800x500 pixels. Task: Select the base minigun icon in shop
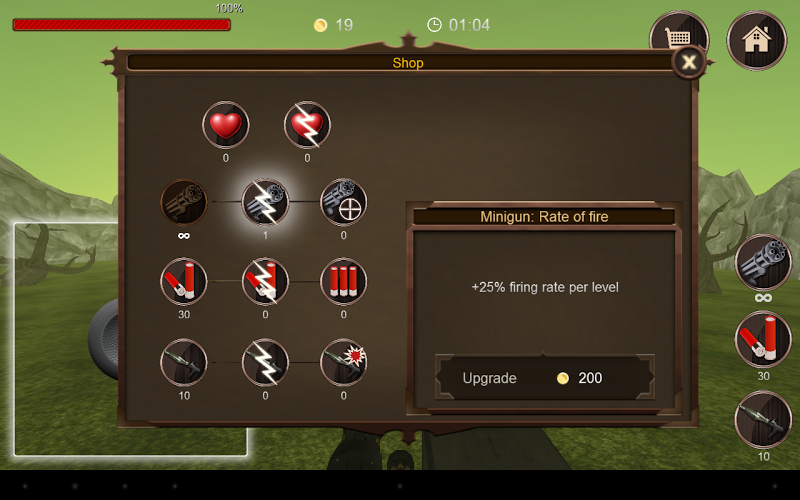[x=184, y=203]
